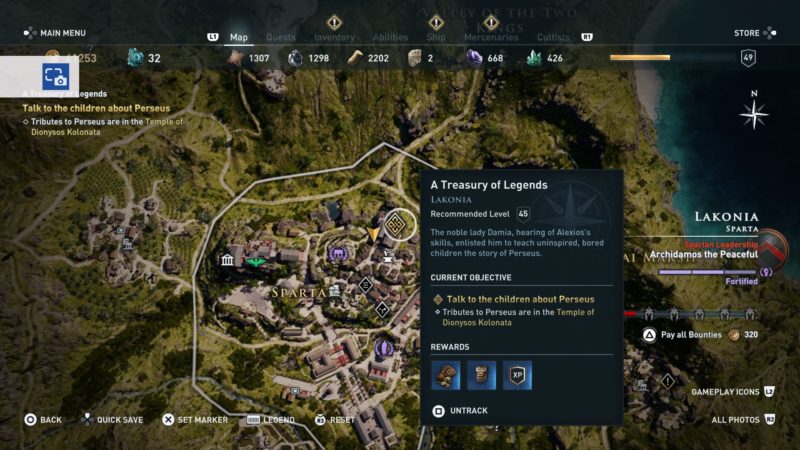This screenshot has width=800, height=450.
Task: Click the tracked quest objective in the tracker
Action: click(x=97, y=108)
